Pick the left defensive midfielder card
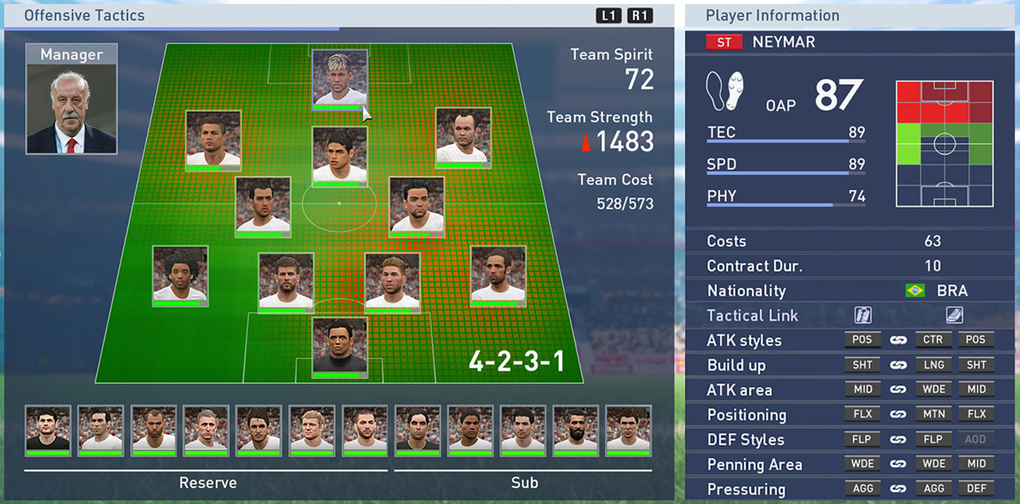 263,205
